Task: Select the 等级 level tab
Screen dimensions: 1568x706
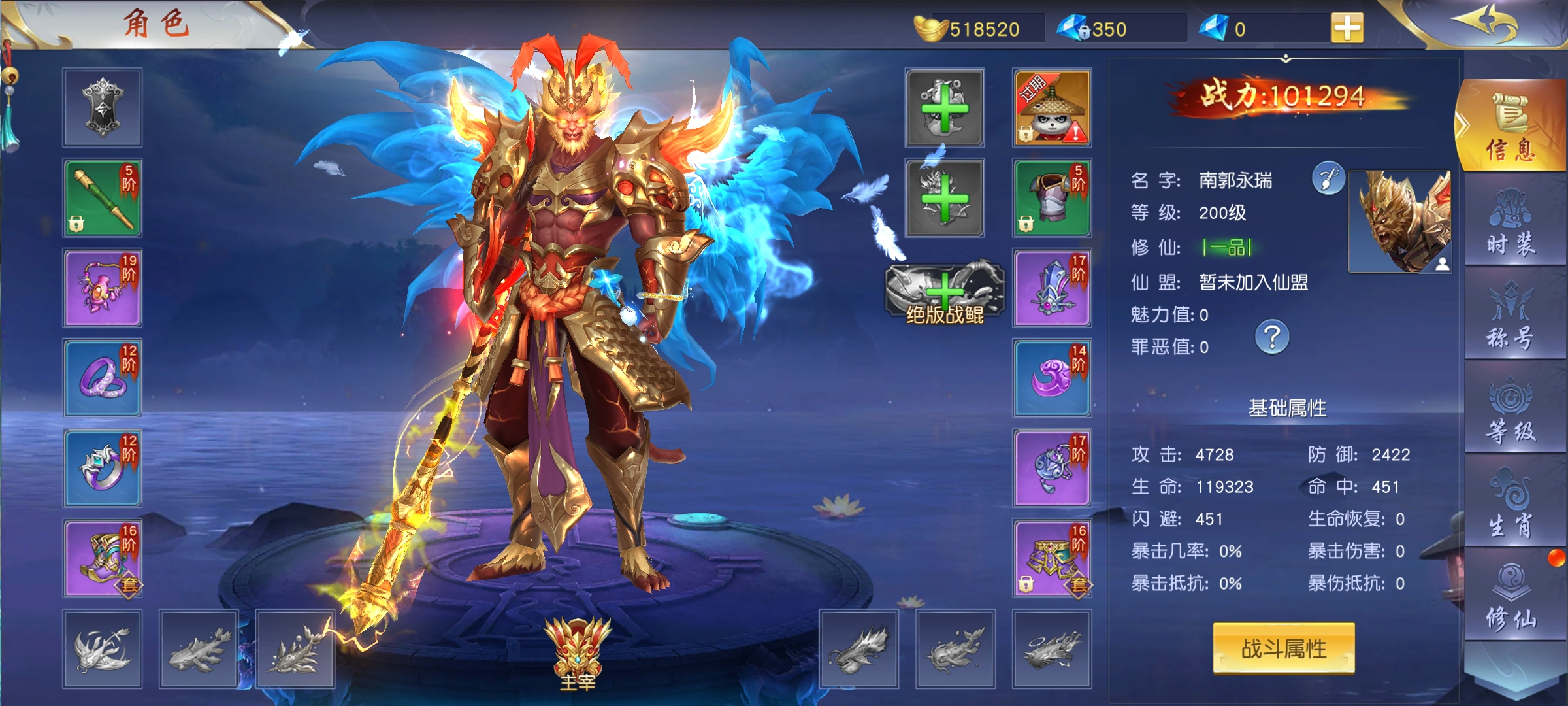Action: click(1512, 409)
